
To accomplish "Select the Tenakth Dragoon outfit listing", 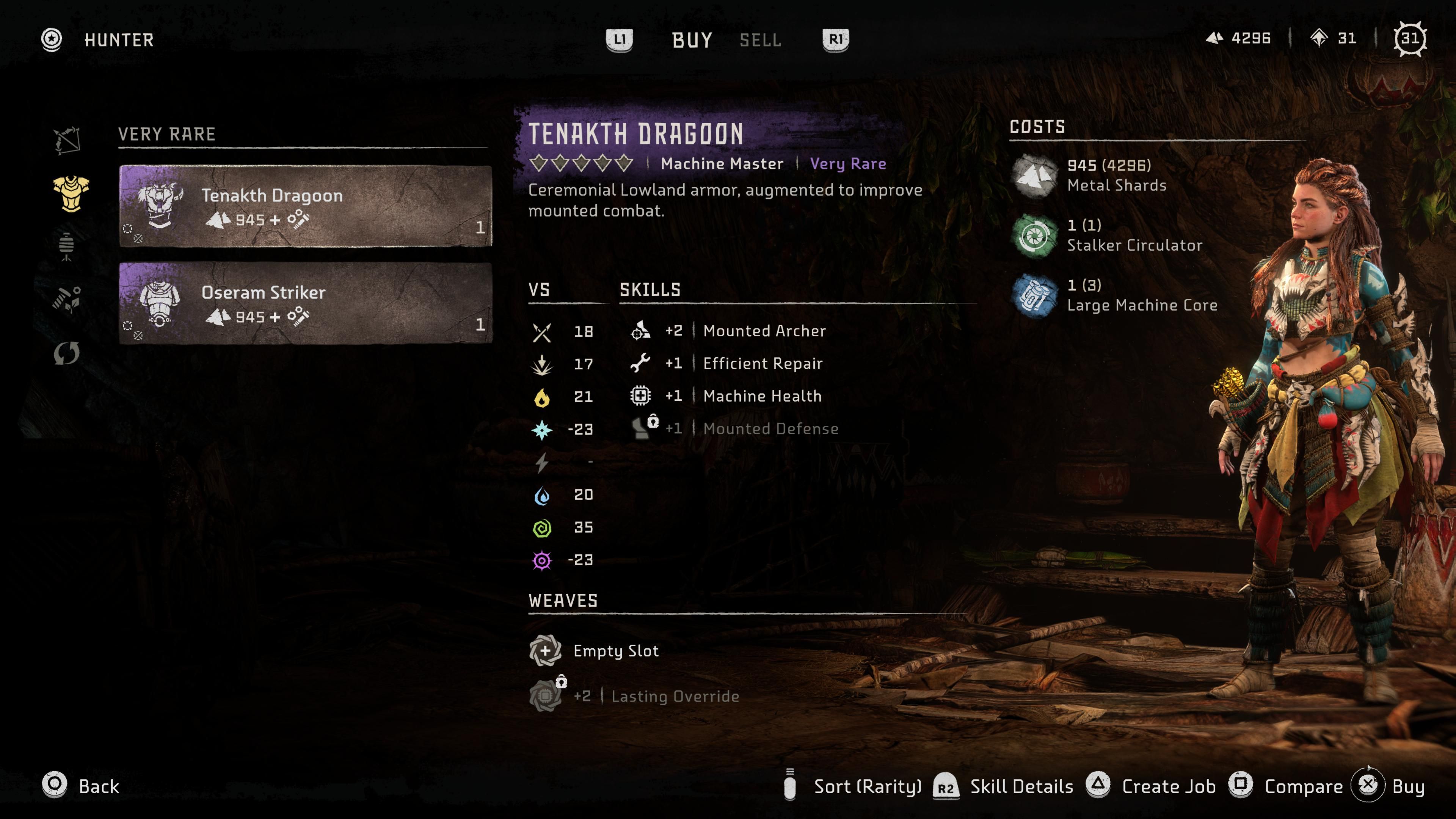I will (x=305, y=206).
